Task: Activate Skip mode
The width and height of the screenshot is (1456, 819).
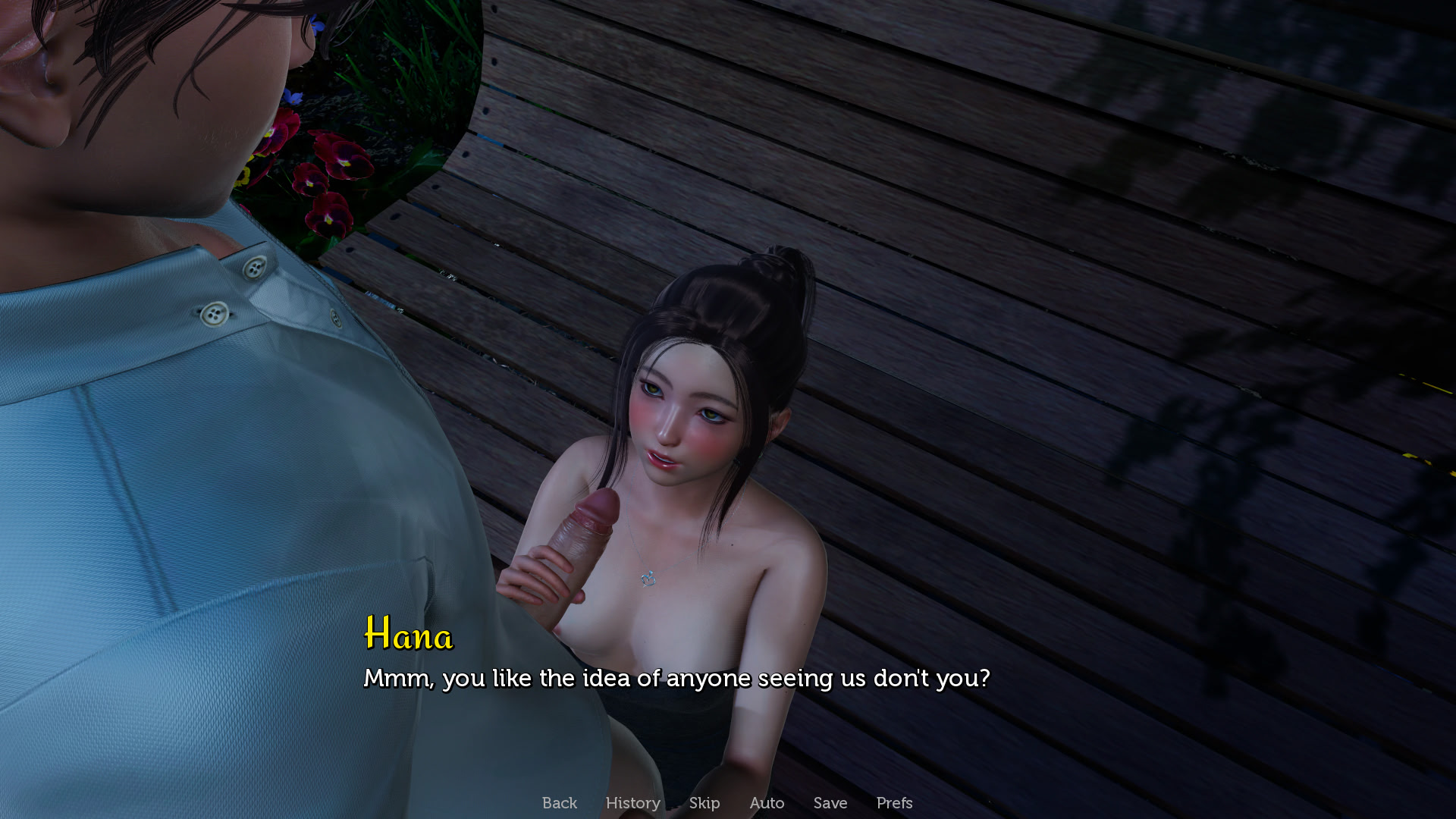Action: point(704,802)
